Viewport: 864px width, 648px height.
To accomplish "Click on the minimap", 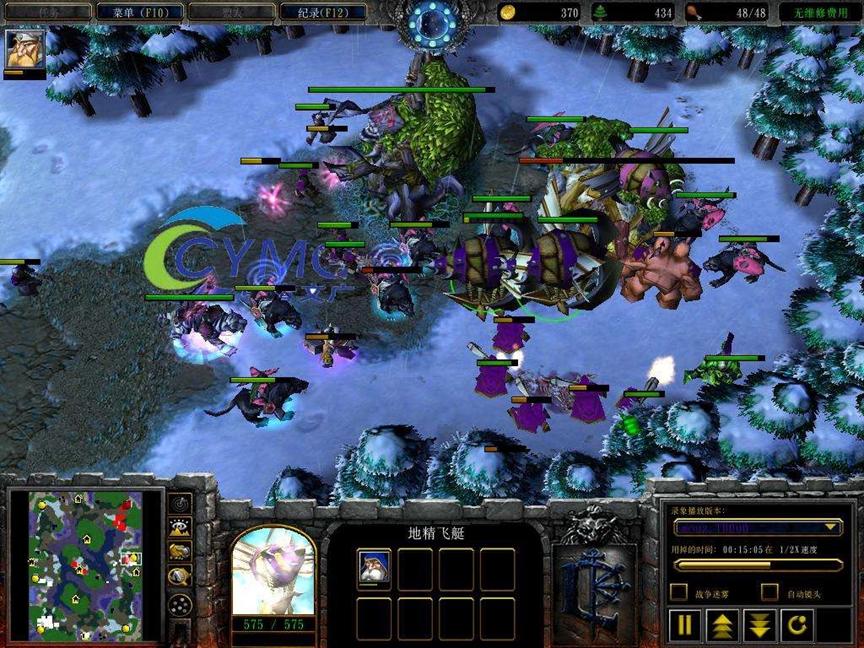I will 85,565.
